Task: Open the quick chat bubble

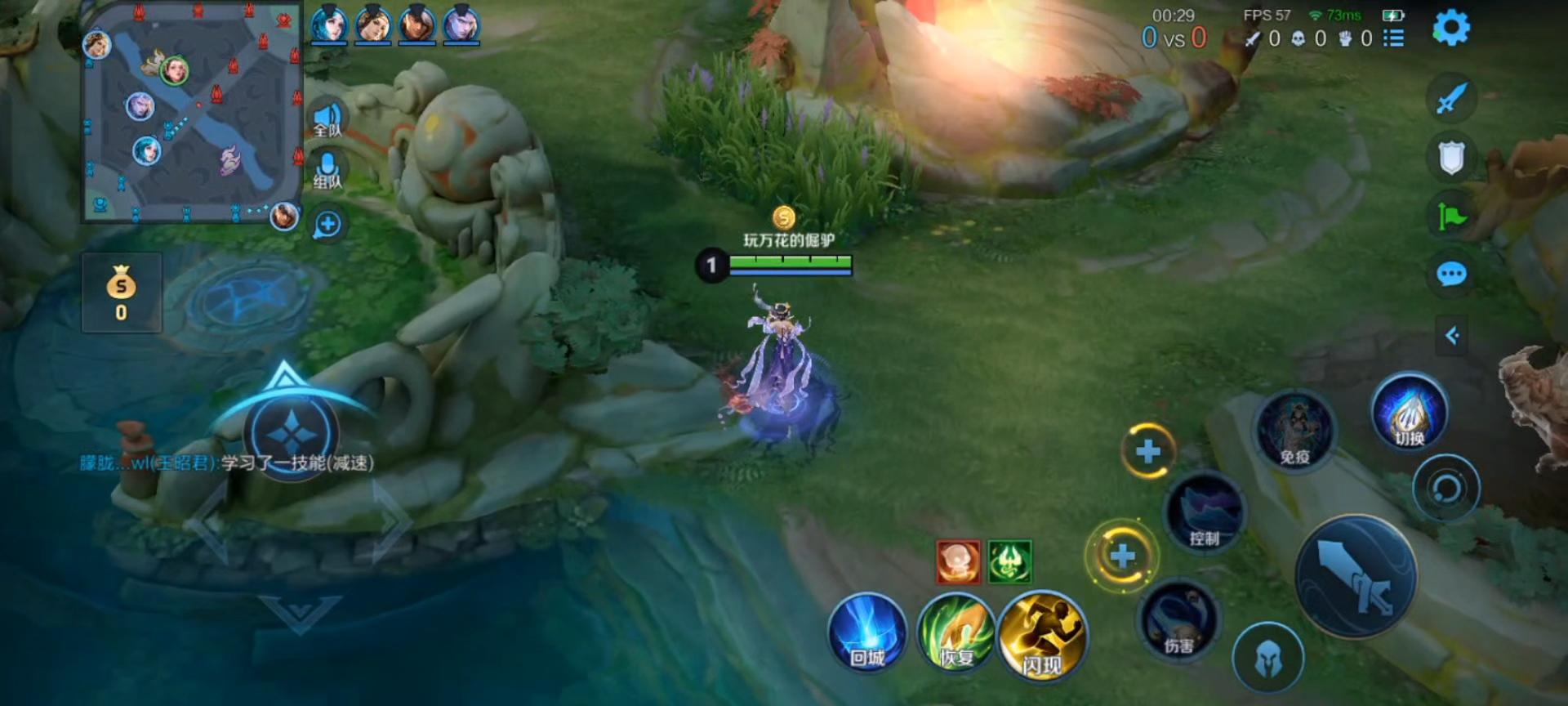Action: tap(1451, 274)
